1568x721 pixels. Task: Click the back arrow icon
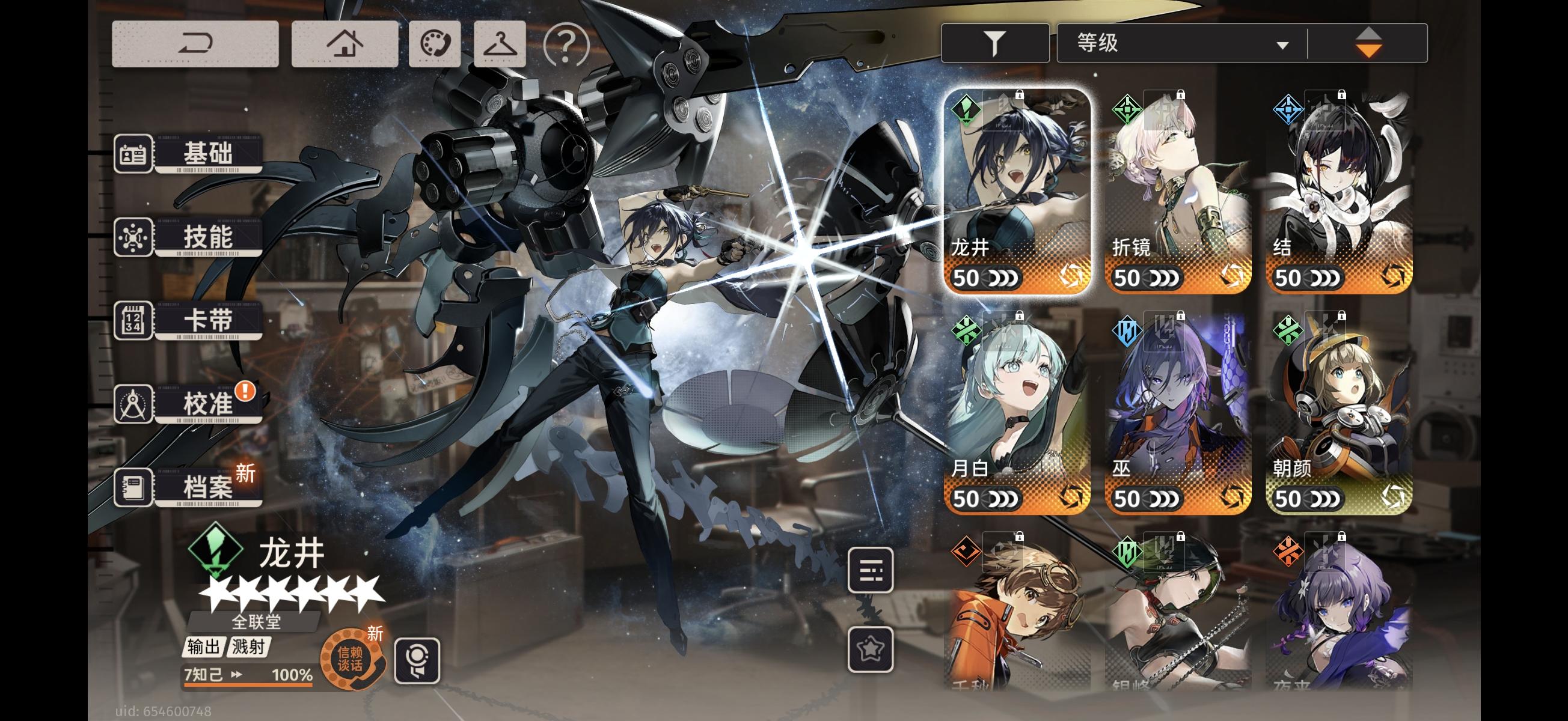[x=196, y=43]
